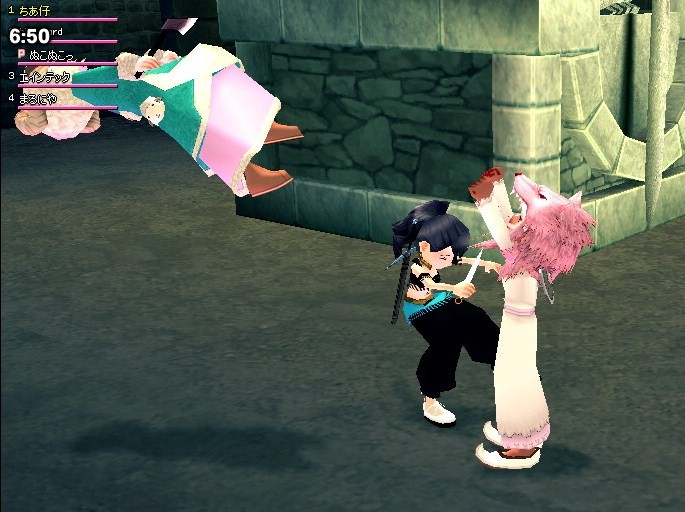Choose エインテック from the party list
This screenshot has height=512, width=685.
44,76
